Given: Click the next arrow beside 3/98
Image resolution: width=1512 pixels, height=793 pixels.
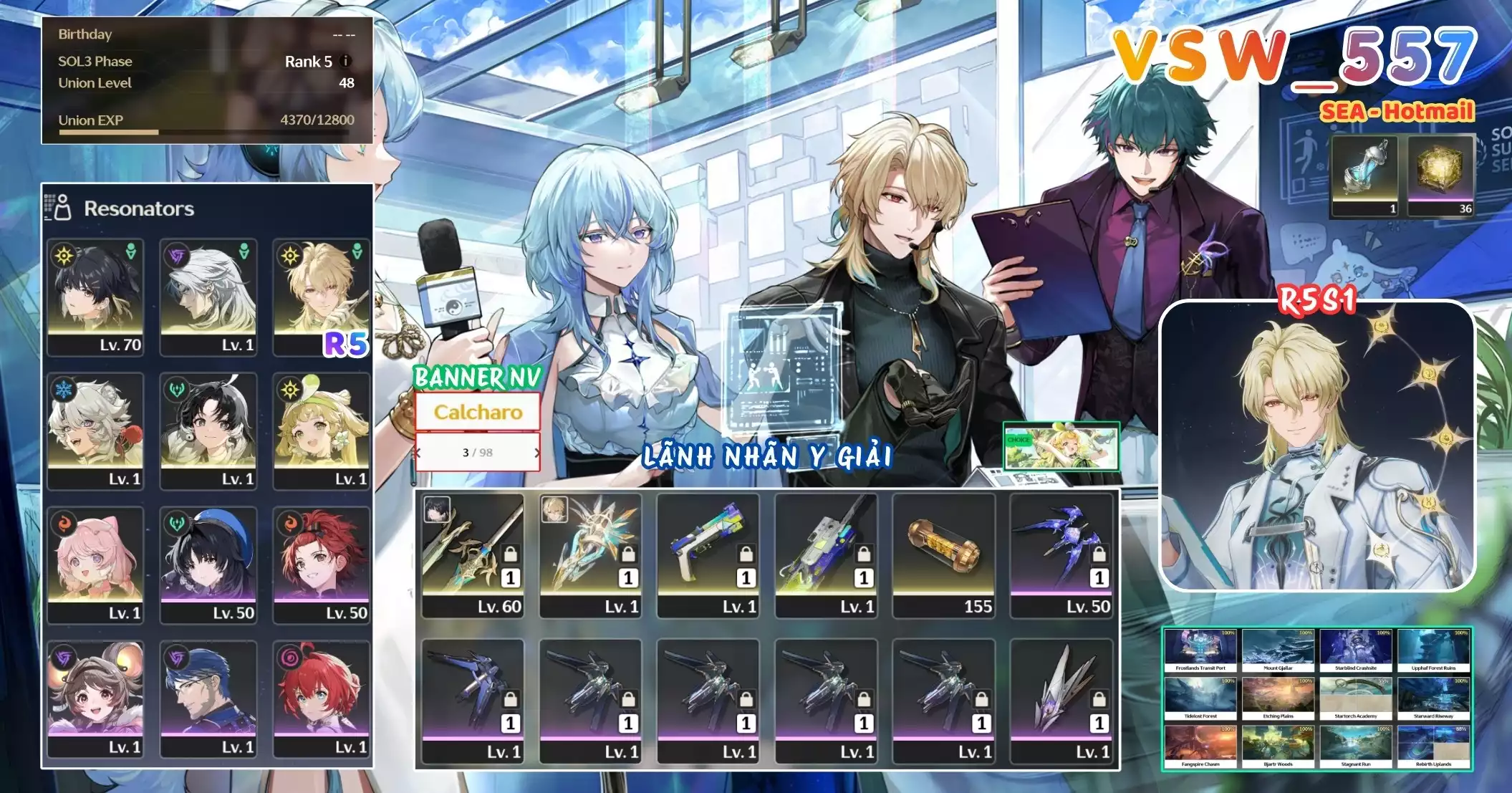Looking at the screenshot, I should (536, 453).
